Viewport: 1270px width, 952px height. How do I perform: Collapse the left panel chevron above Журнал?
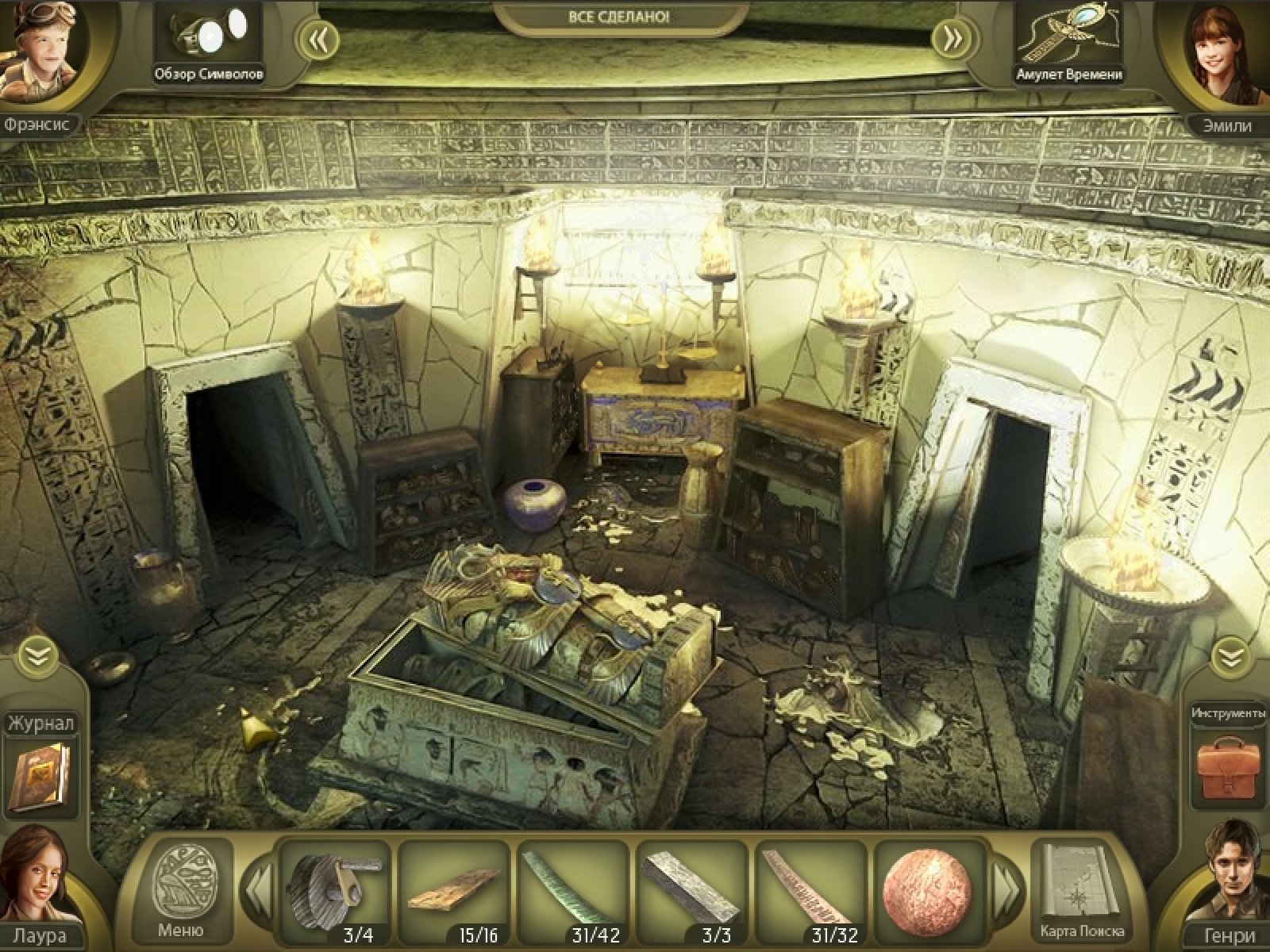tap(38, 655)
